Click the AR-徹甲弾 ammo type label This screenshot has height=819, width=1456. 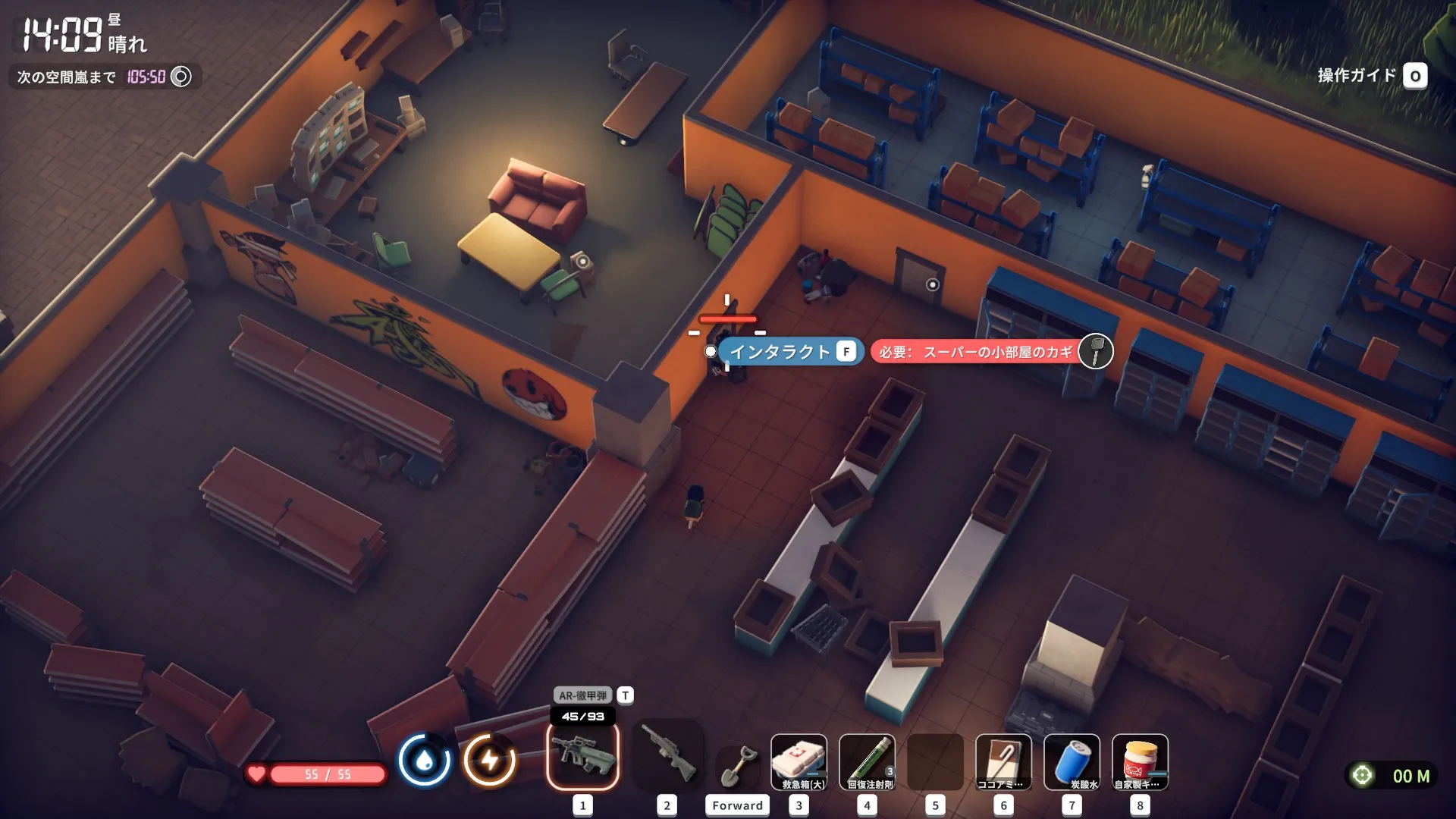click(x=583, y=695)
